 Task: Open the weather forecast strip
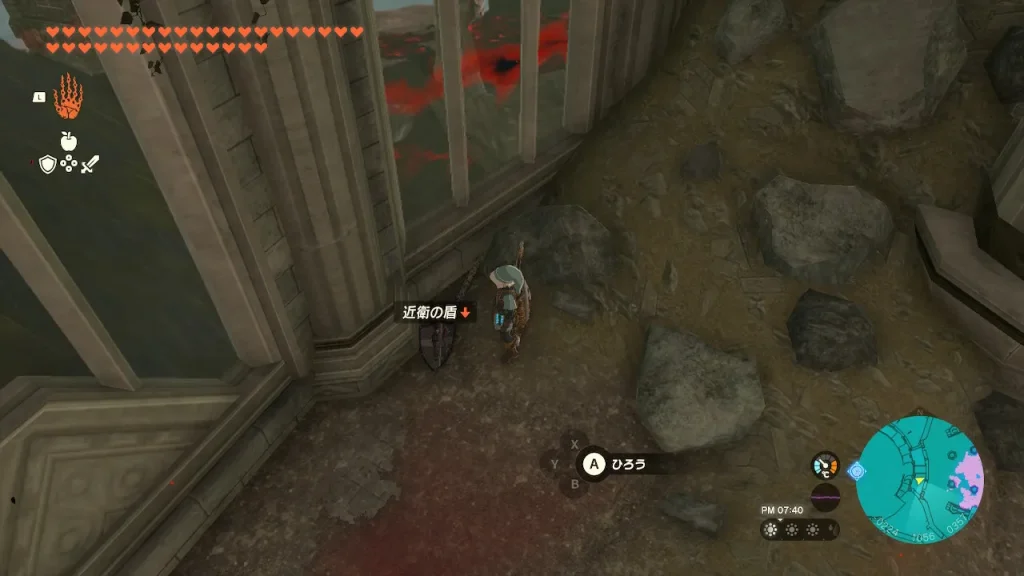click(x=799, y=529)
